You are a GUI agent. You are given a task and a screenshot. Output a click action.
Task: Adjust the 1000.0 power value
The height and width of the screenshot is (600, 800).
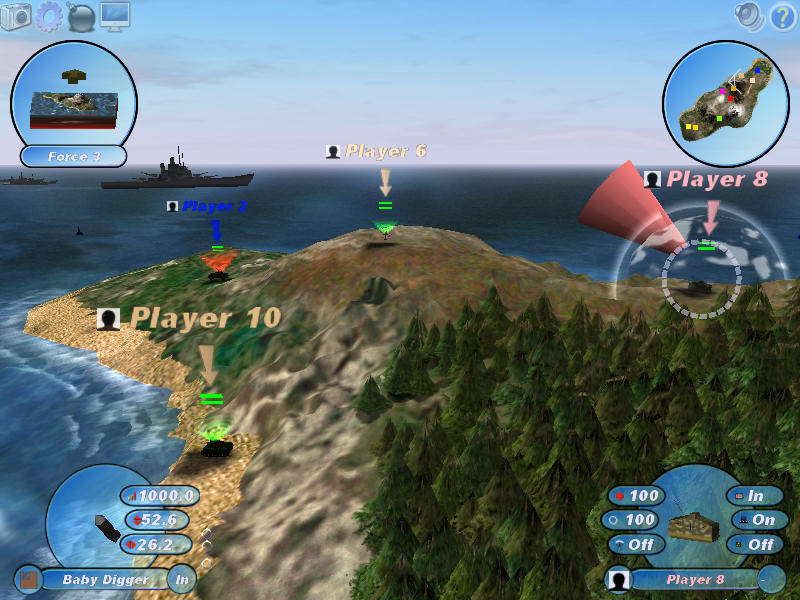(160, 496)
